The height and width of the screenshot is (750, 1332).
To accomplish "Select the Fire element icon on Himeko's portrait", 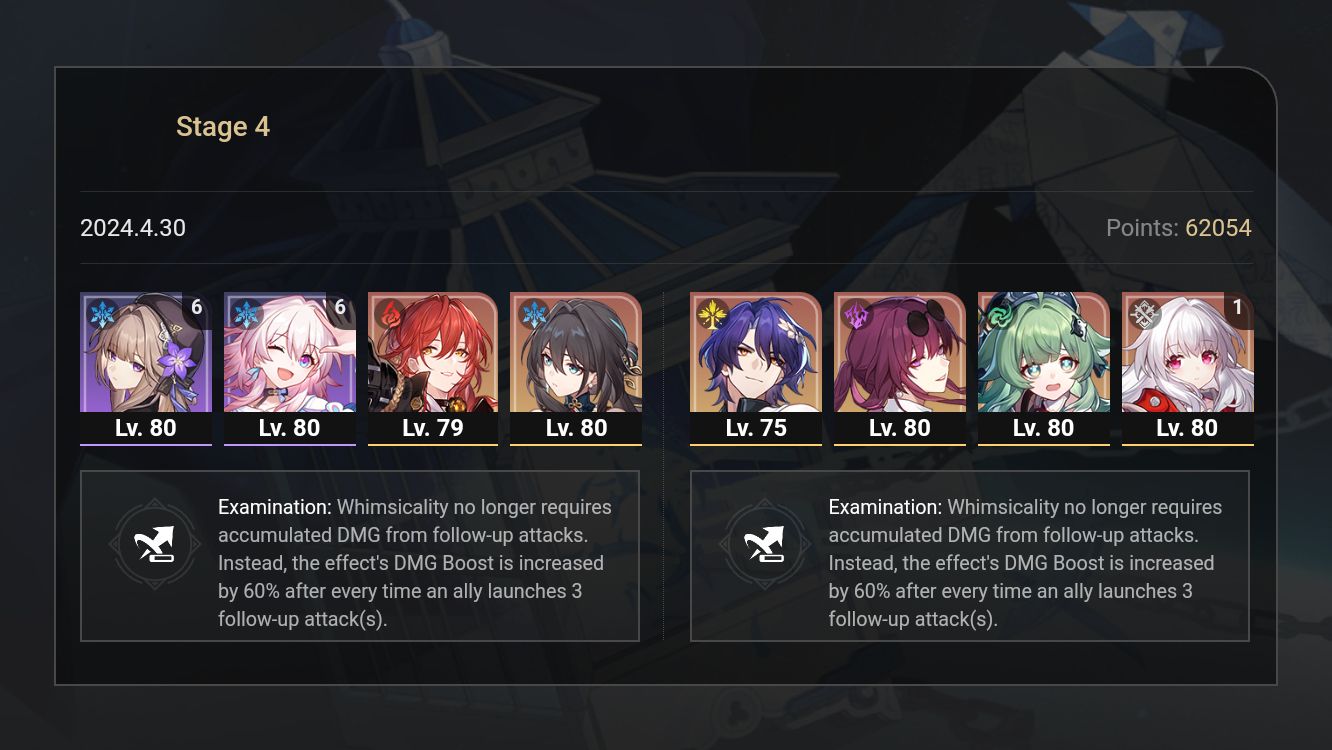I will coord(386,312).
